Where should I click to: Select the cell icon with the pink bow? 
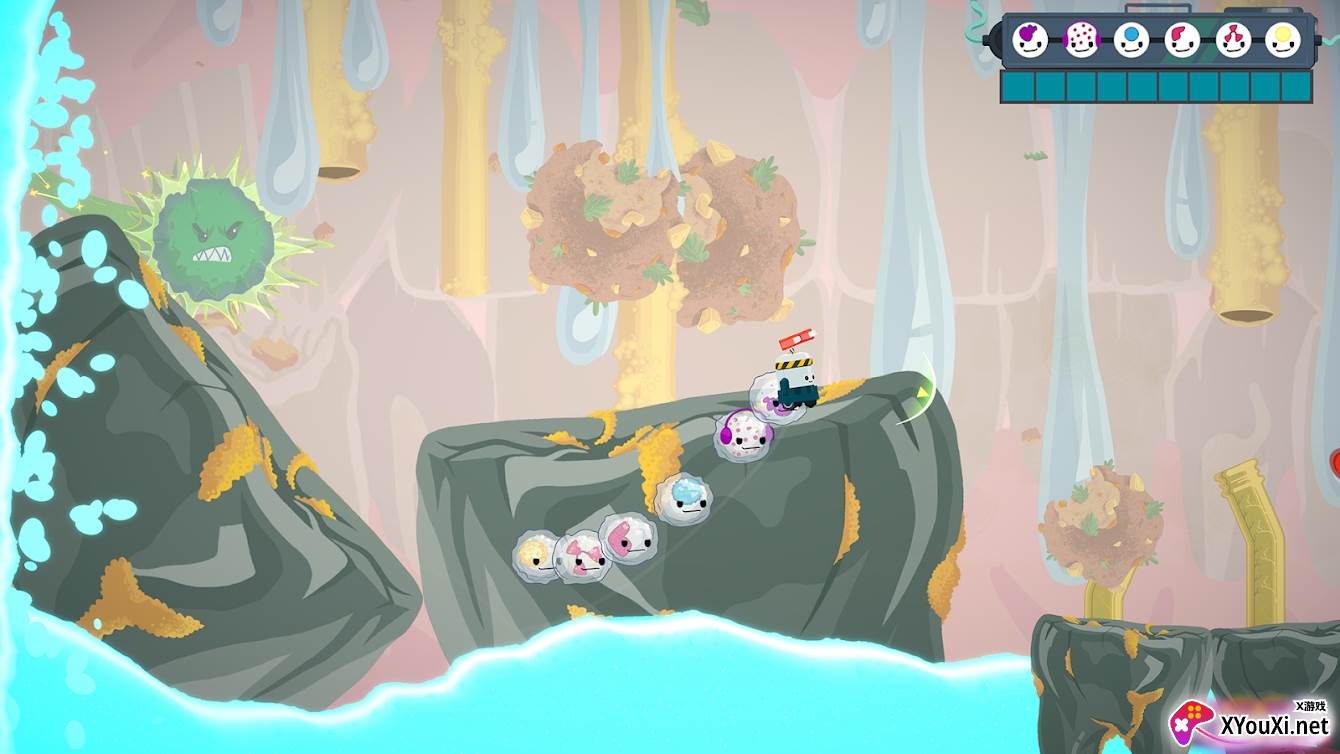(1233, 40)
